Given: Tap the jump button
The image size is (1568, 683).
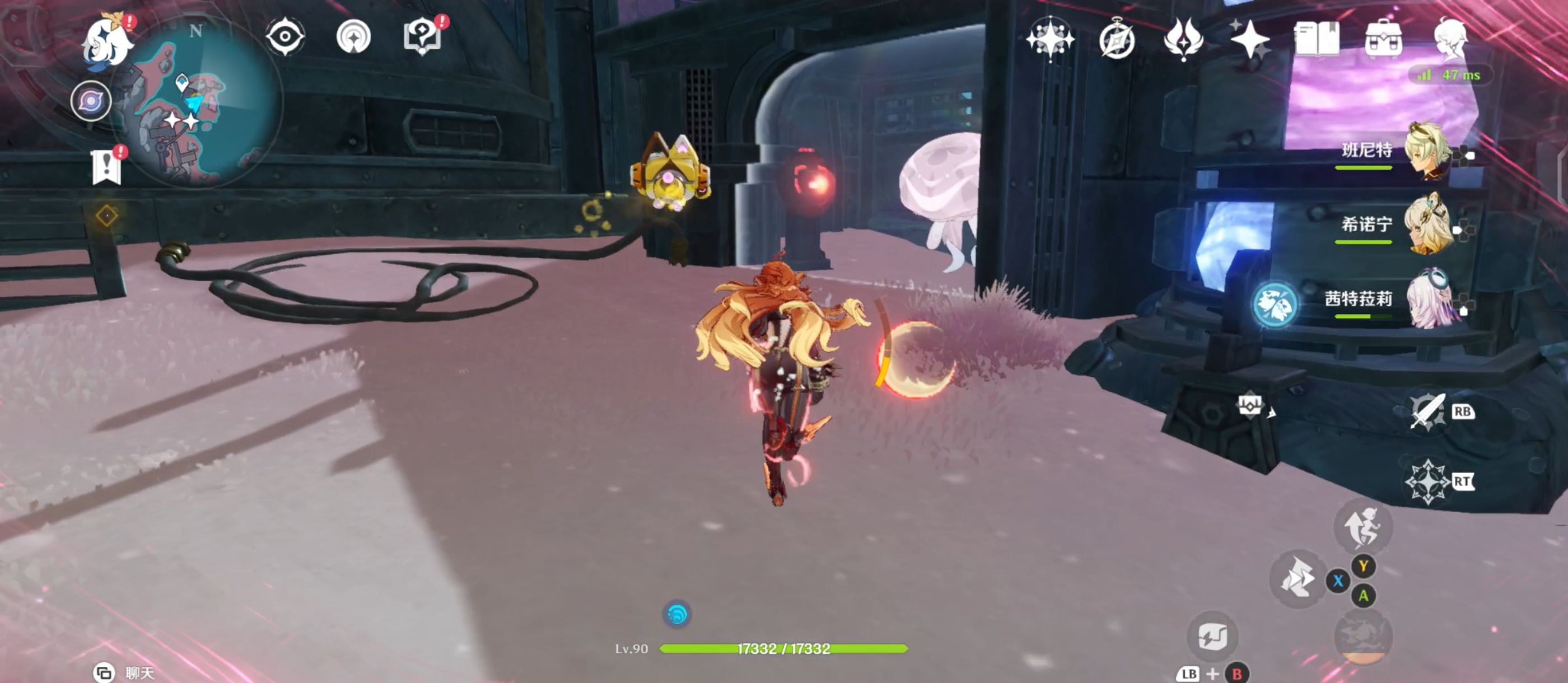Looking at the screenshot, I should (x=1362, y=527).
